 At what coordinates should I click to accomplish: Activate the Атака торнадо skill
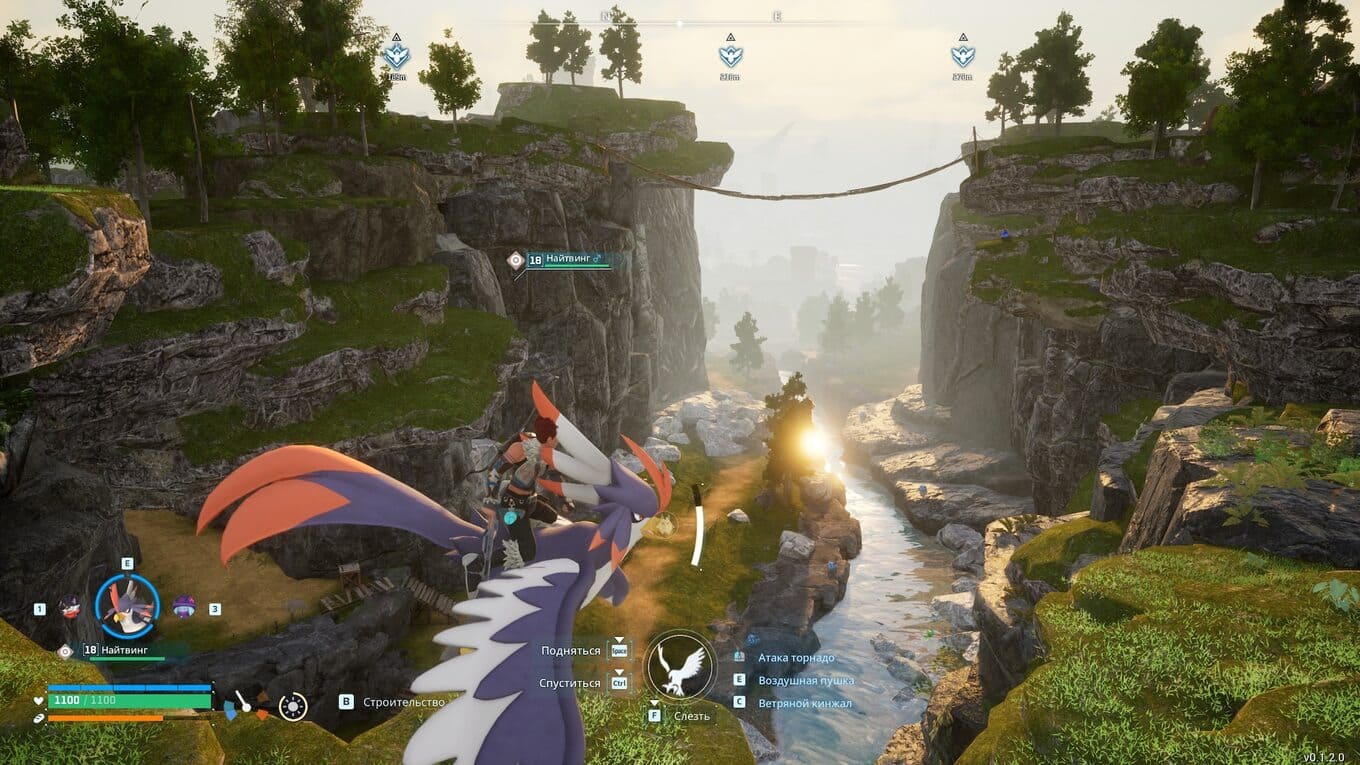click(x=796, y=657)
